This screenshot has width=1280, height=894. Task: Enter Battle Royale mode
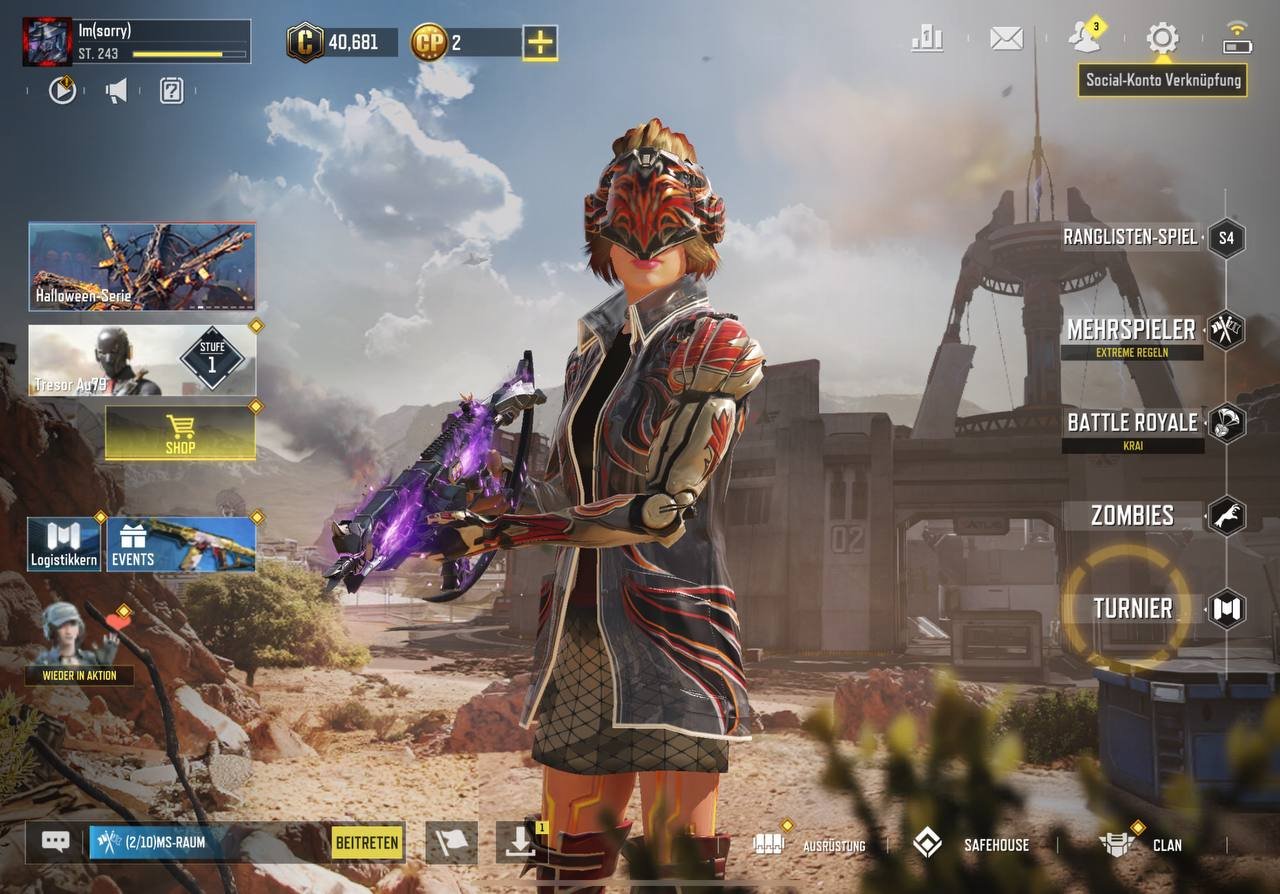click(x=1132, y=423)
